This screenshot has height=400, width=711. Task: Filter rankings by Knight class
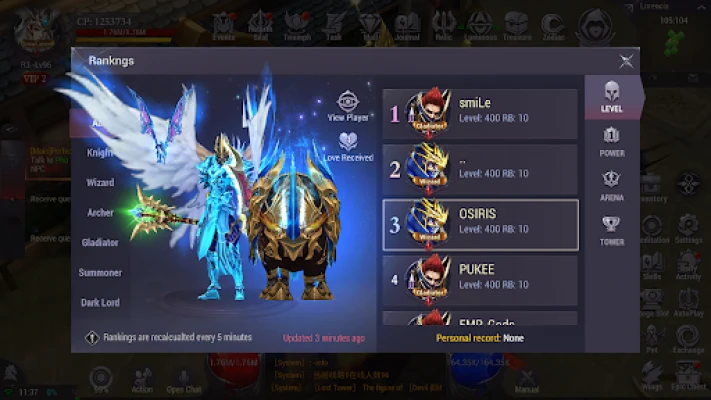[x=101, y=154]
